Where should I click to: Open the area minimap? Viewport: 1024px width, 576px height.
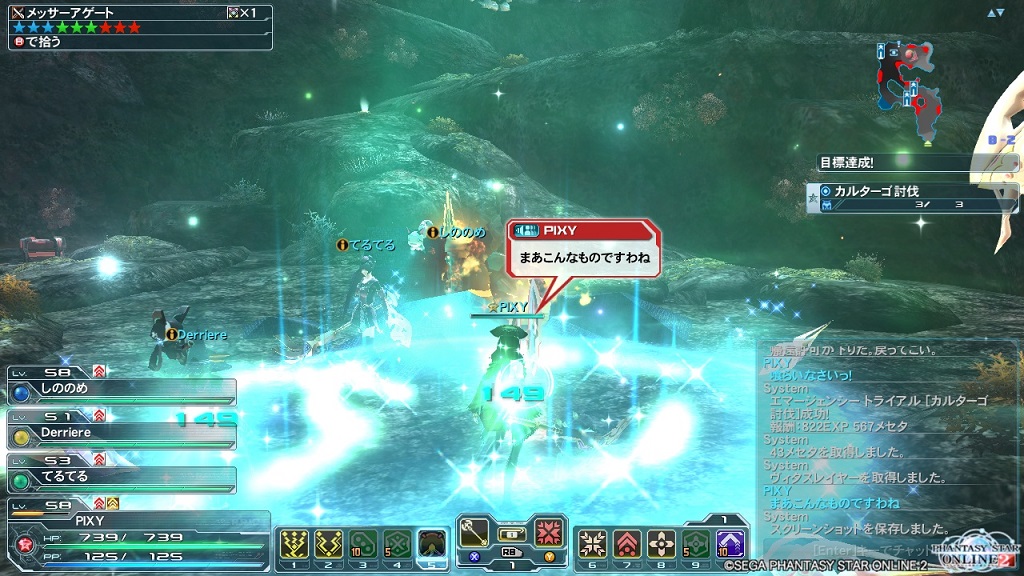pyautogui.click(x=912, y=88)
